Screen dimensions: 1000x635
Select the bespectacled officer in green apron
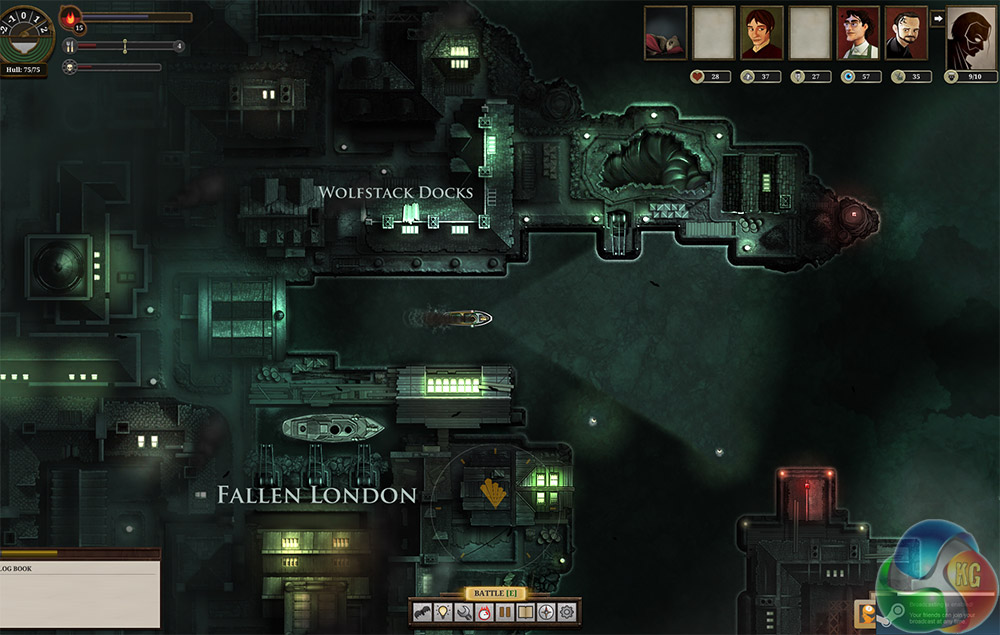click(x=858, y=33)
